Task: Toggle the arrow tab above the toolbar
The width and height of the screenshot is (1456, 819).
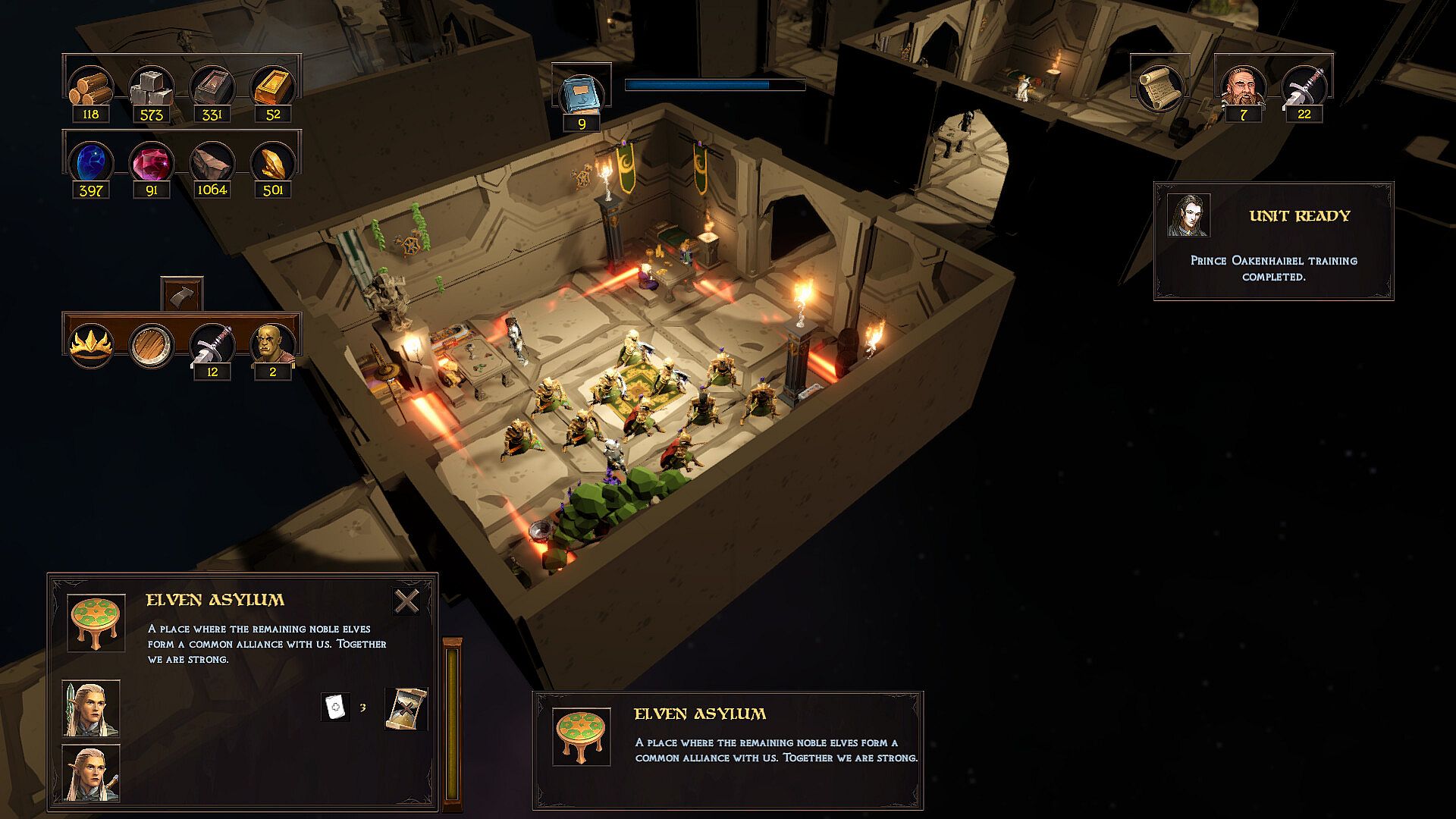Action: tap(182, 293)
